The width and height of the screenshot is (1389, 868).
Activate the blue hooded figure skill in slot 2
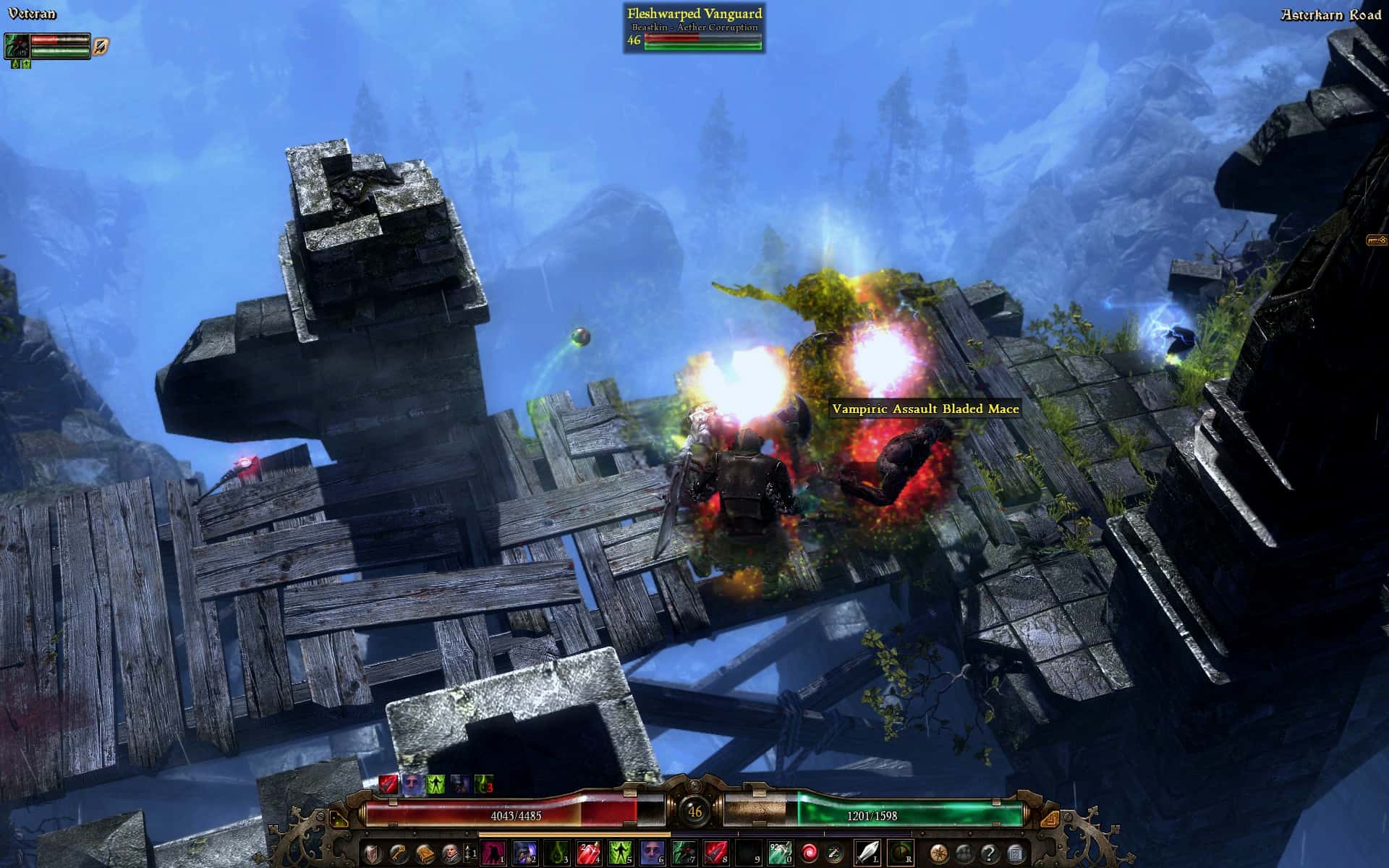tap(524, 854)
